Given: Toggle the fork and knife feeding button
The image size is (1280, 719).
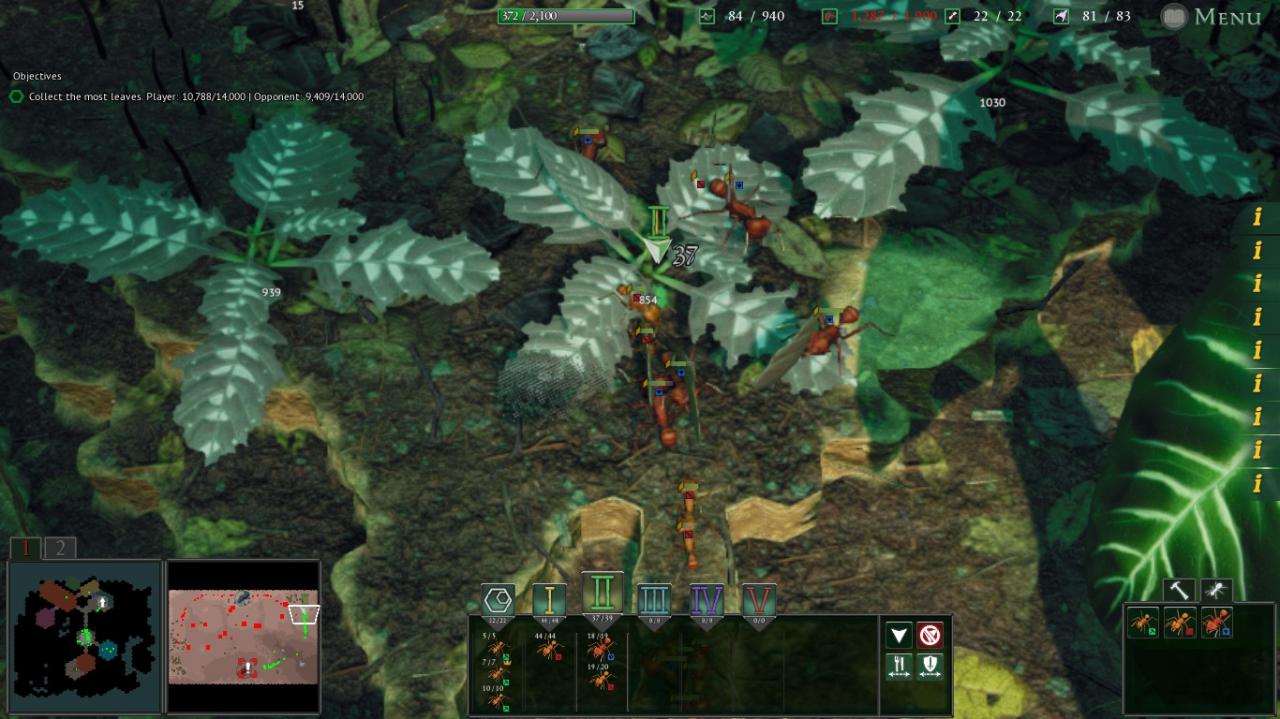Looking at the screenshot, I should (899, 665).
